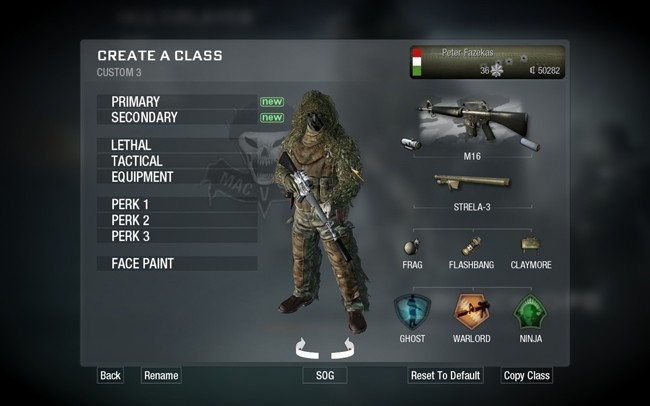650x406 pixels.
Task: Open the Primary weapon menu
Action: [136, 102]
